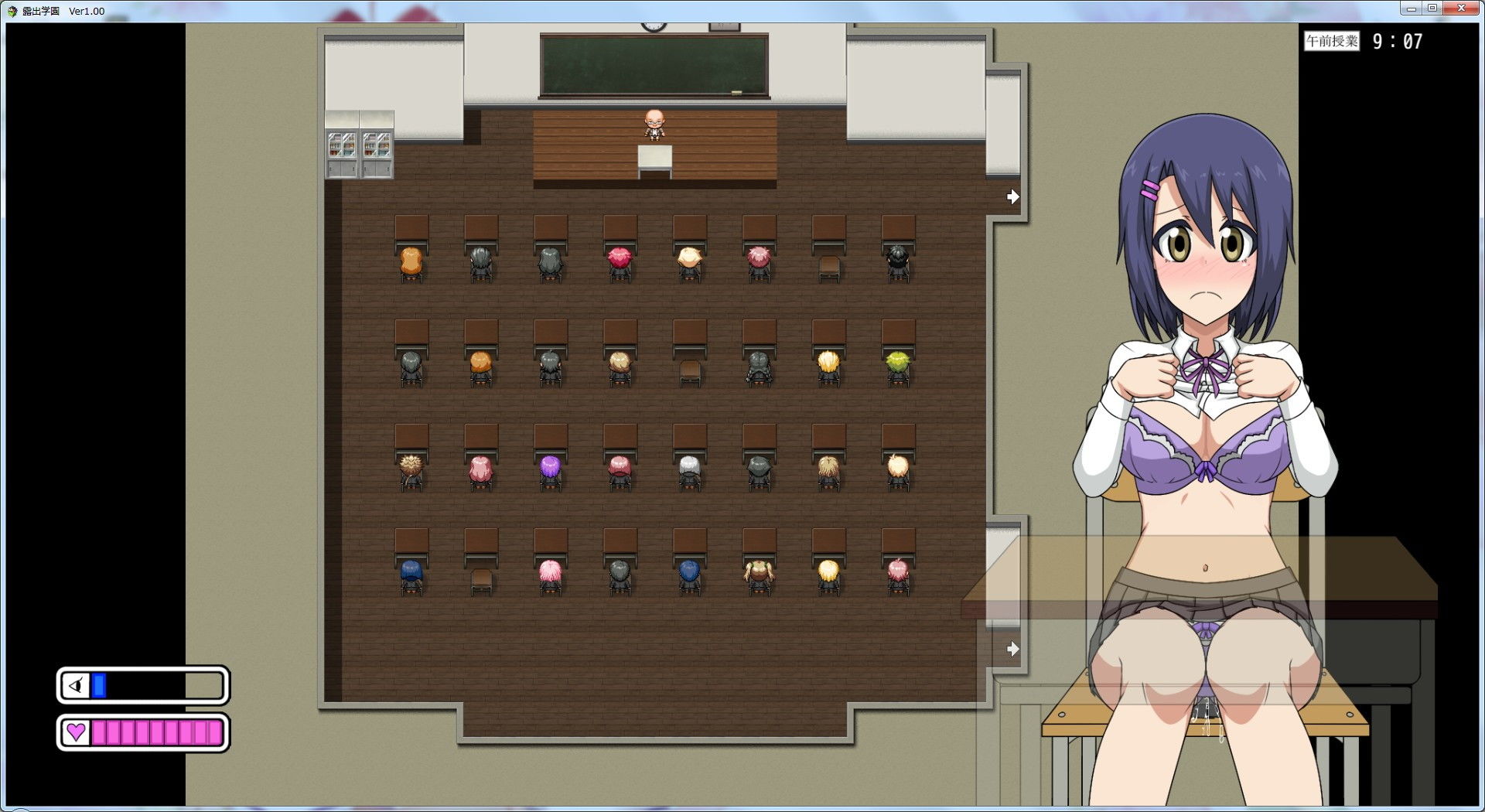Click the 午前授業 time period label
This screenshot has width=1485, height=812.
(1332, 42)
